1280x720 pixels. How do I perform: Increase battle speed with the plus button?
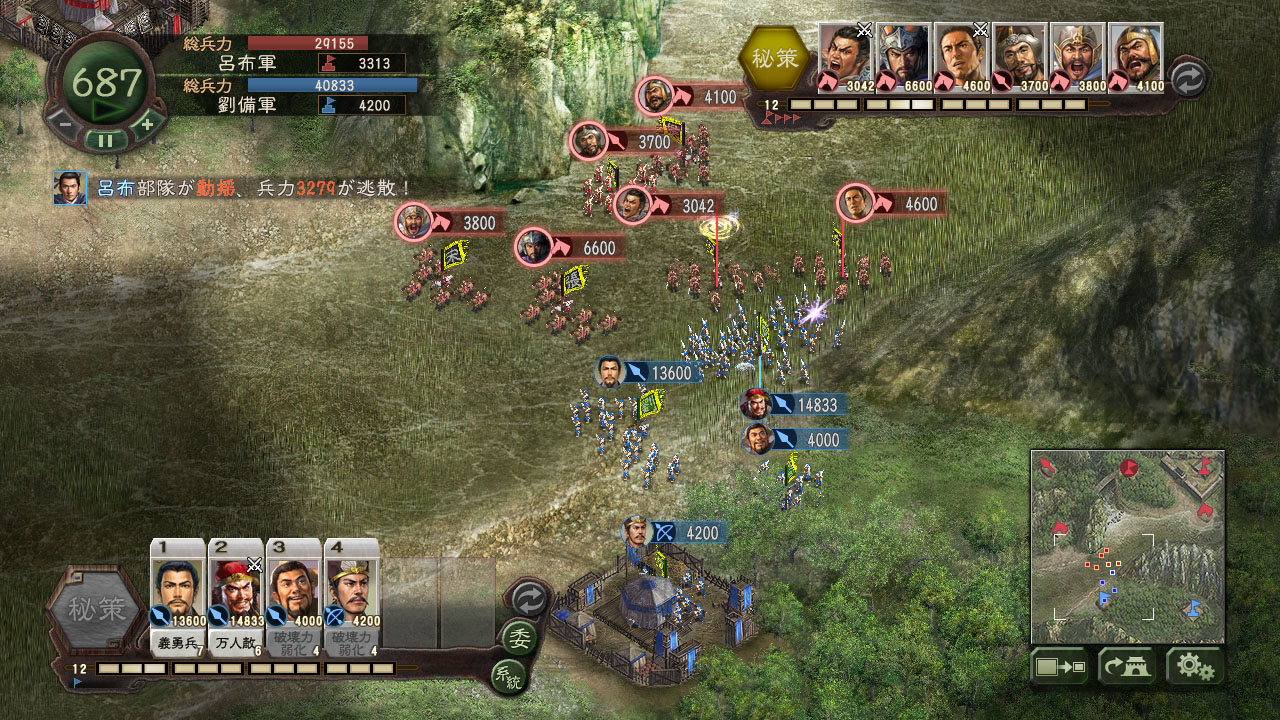point(147,124)
